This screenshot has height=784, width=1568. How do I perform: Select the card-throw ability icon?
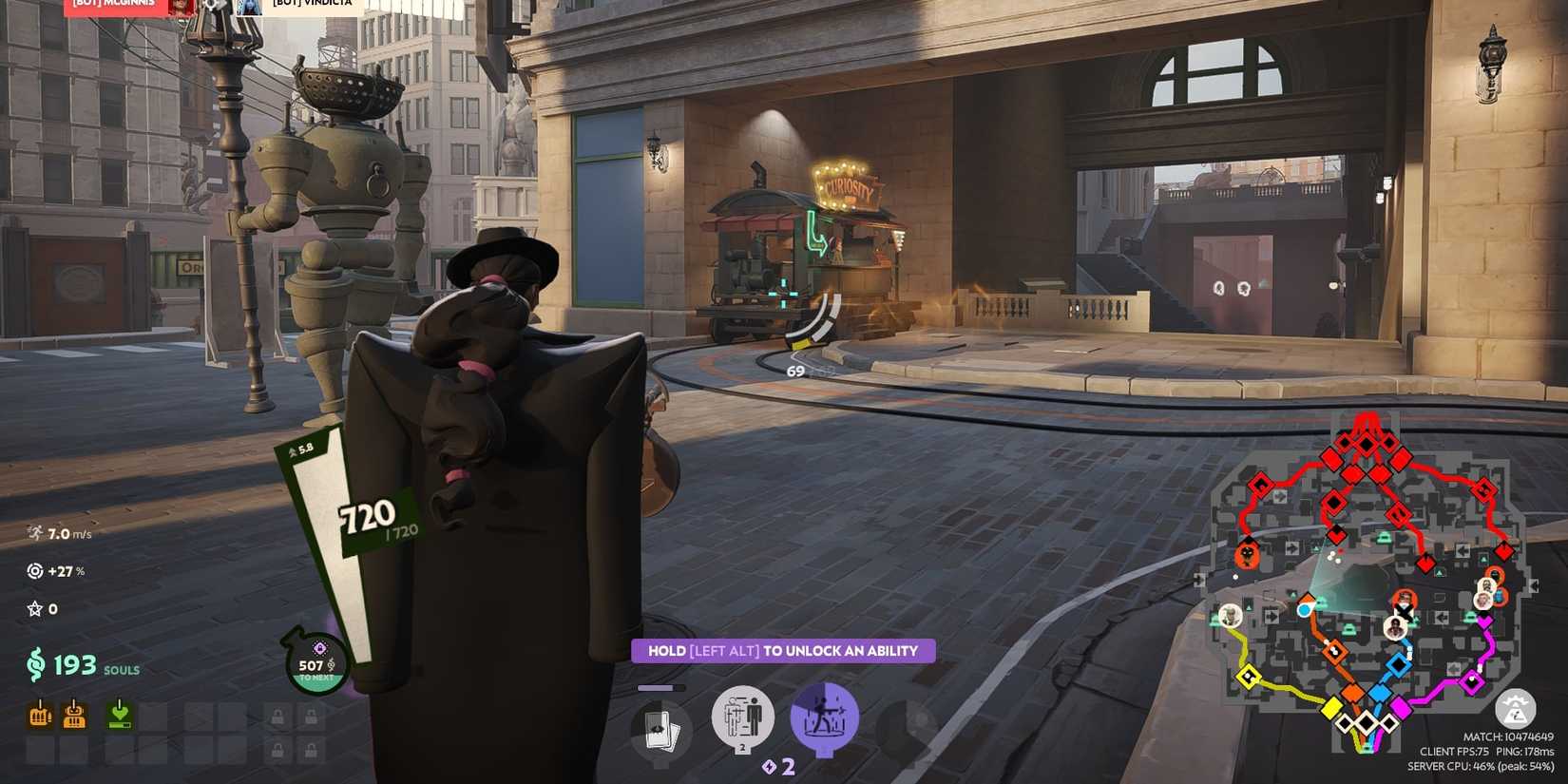661,728
